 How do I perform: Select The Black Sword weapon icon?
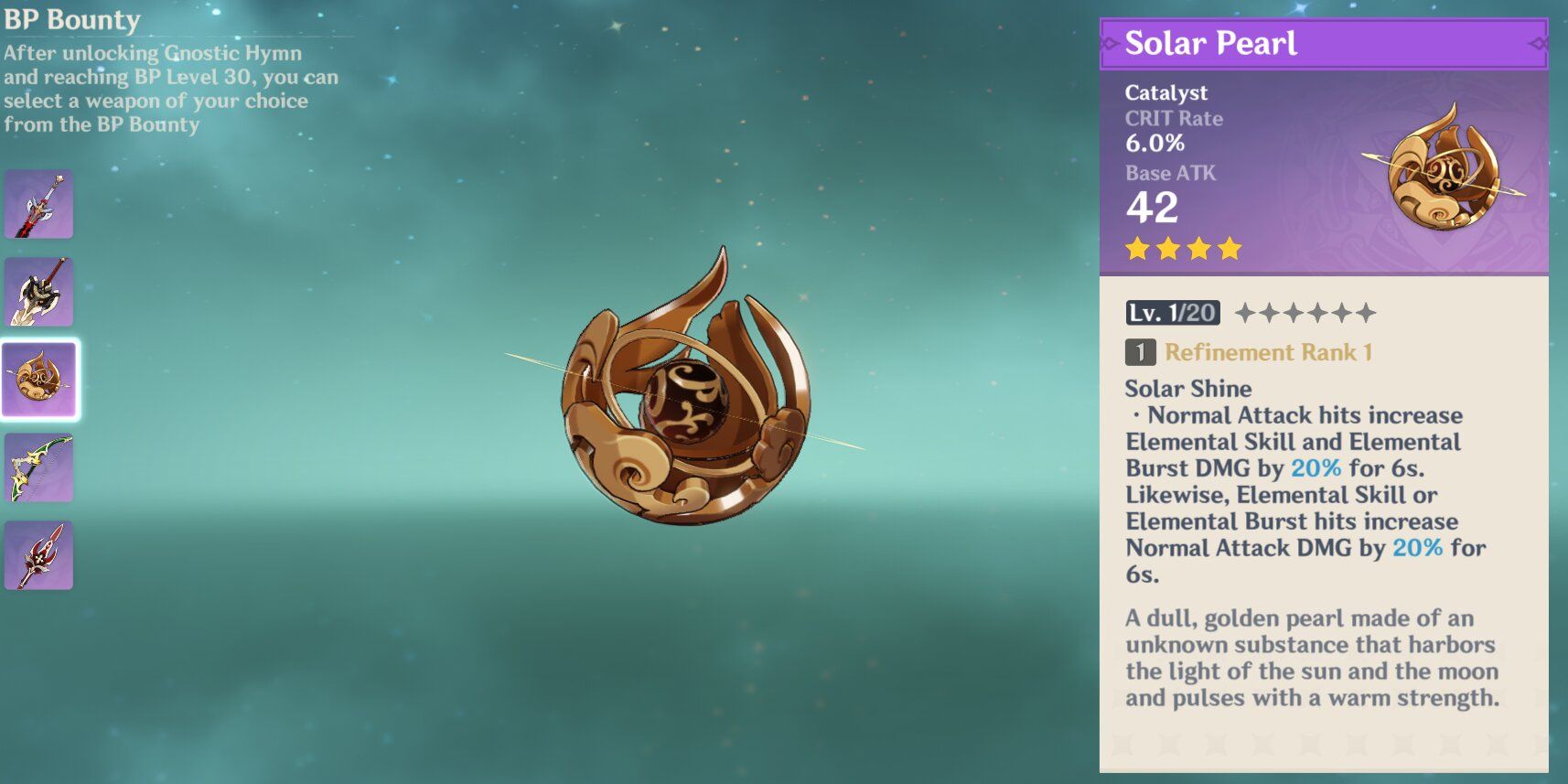[x=38, y=204]
